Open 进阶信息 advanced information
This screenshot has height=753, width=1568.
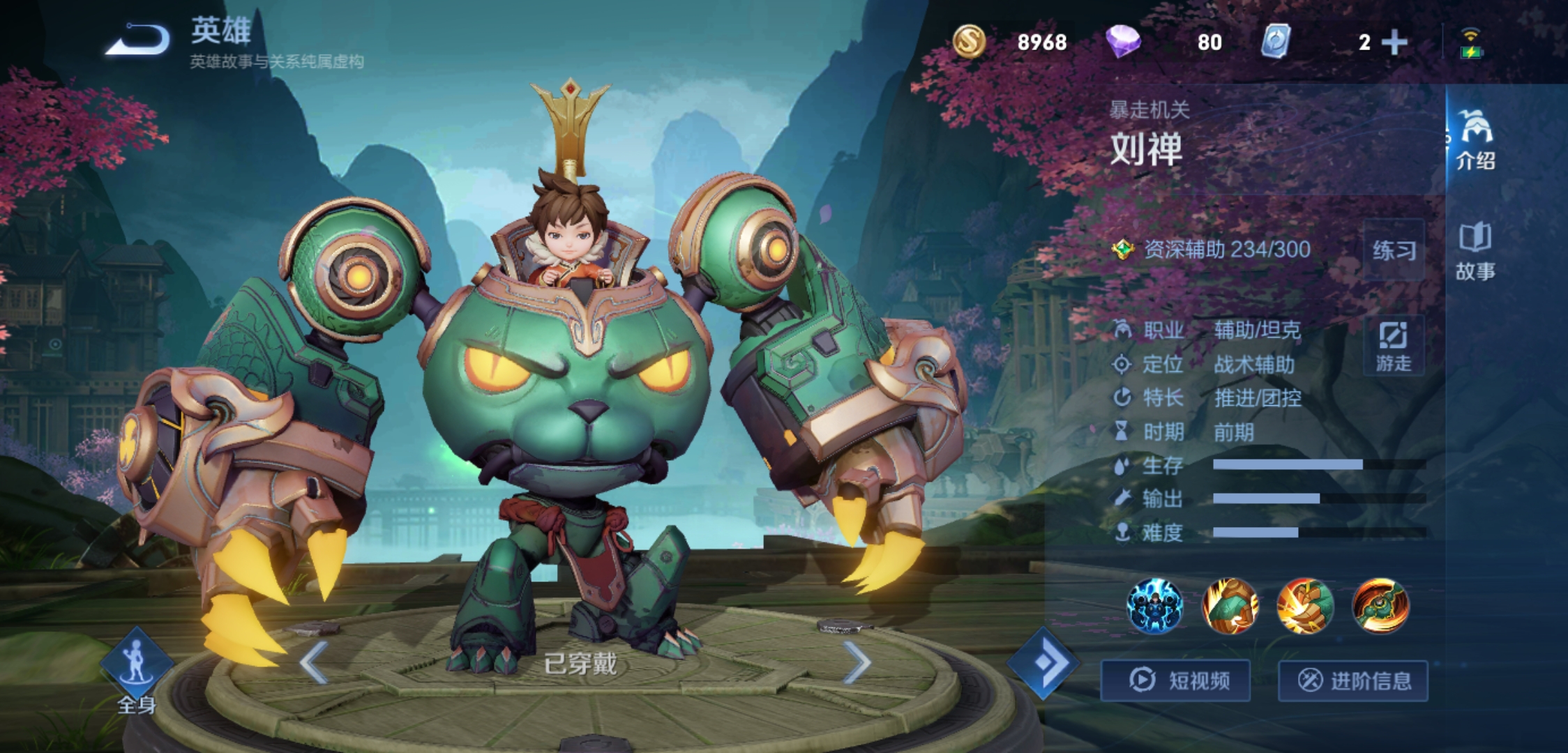pyautogui.click(x=1353, y=680)
